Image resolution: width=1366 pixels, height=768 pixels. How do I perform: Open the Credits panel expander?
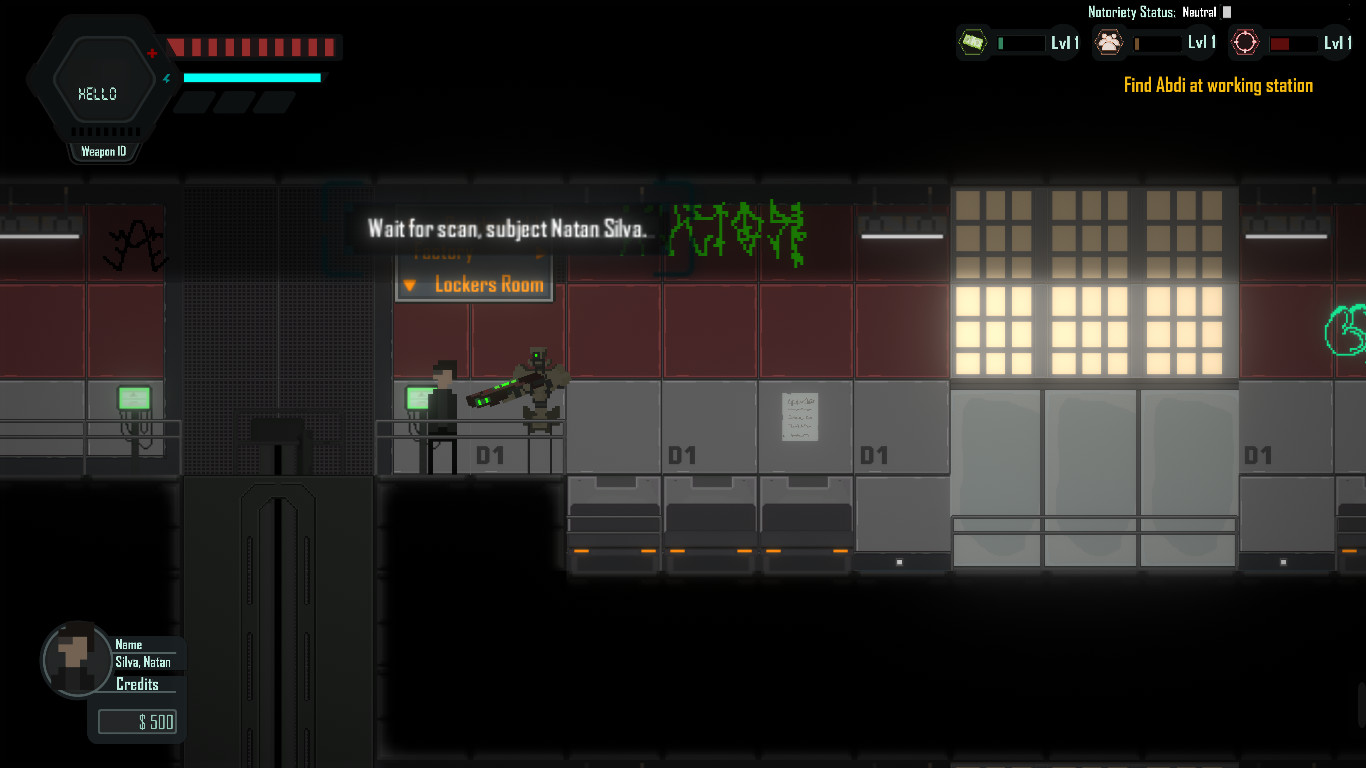(137, 684)
